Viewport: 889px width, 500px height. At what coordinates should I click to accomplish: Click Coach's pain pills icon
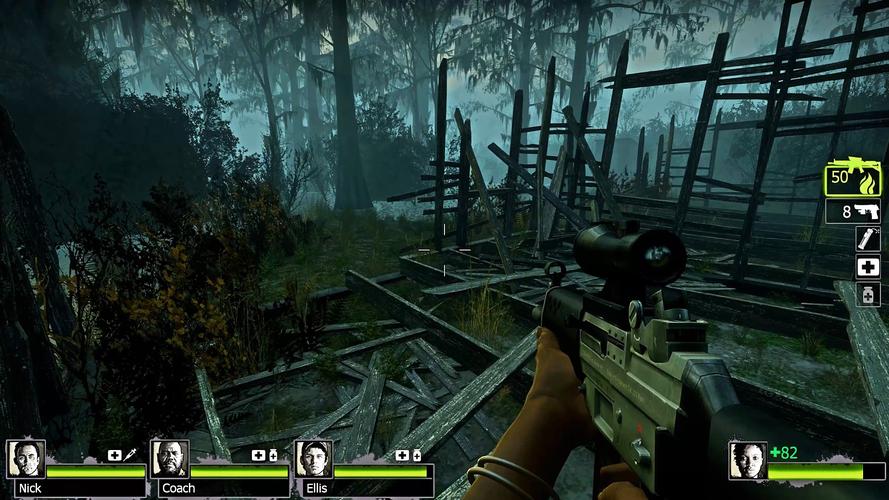273,455
